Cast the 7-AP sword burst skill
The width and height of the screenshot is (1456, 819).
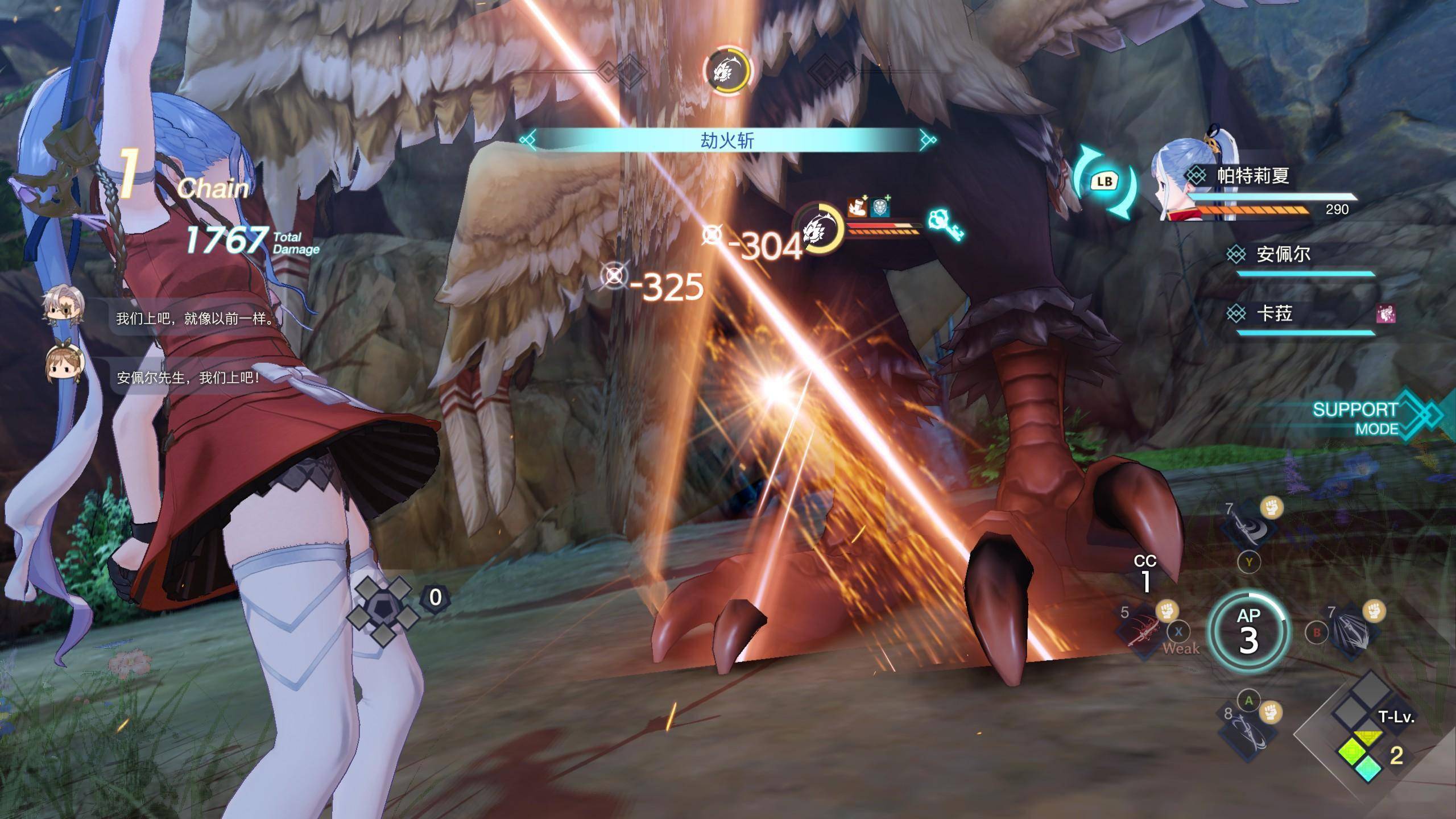[1352, 631]
